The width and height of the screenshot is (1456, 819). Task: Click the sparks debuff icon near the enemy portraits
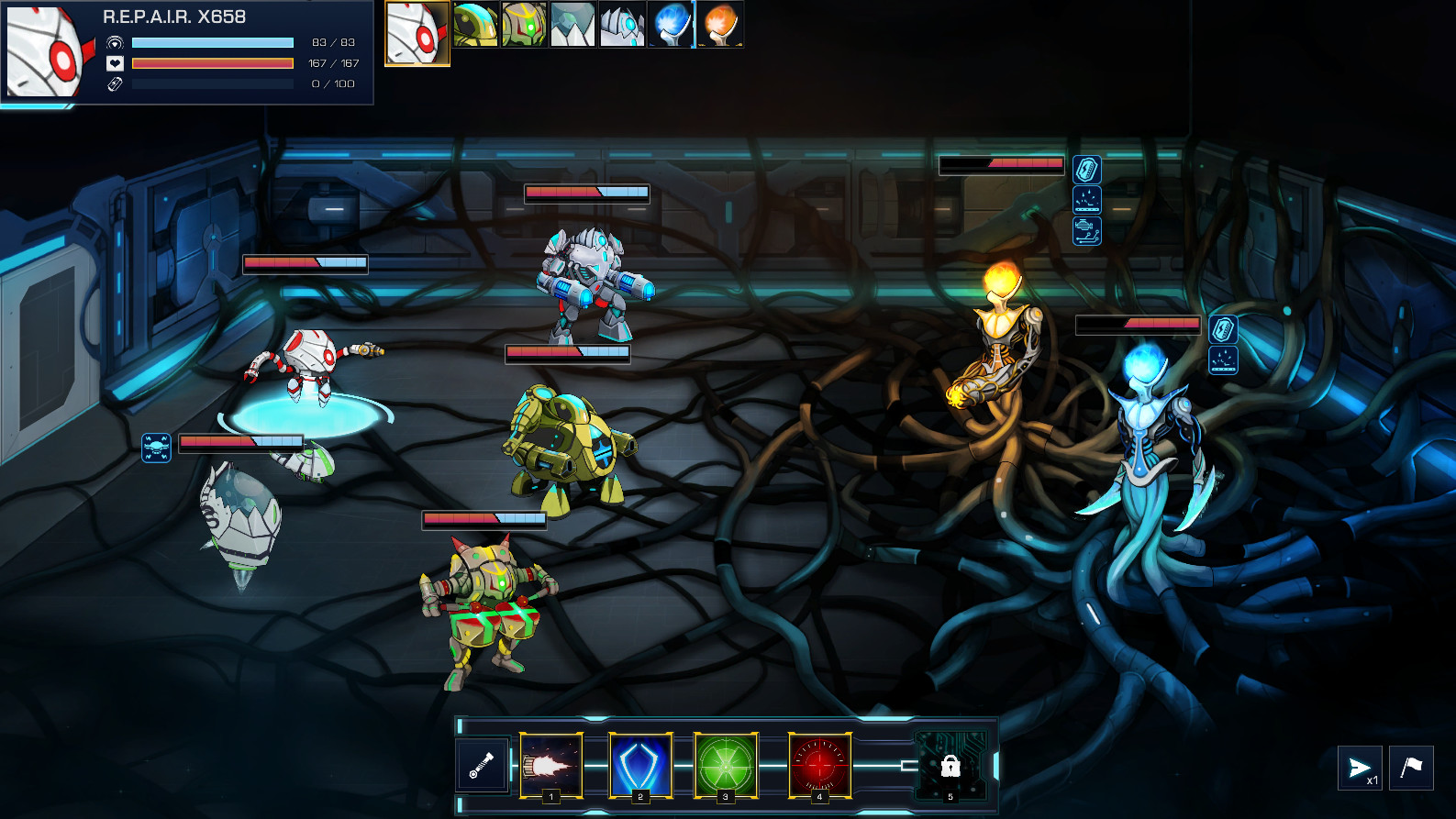pos(1087,198)
